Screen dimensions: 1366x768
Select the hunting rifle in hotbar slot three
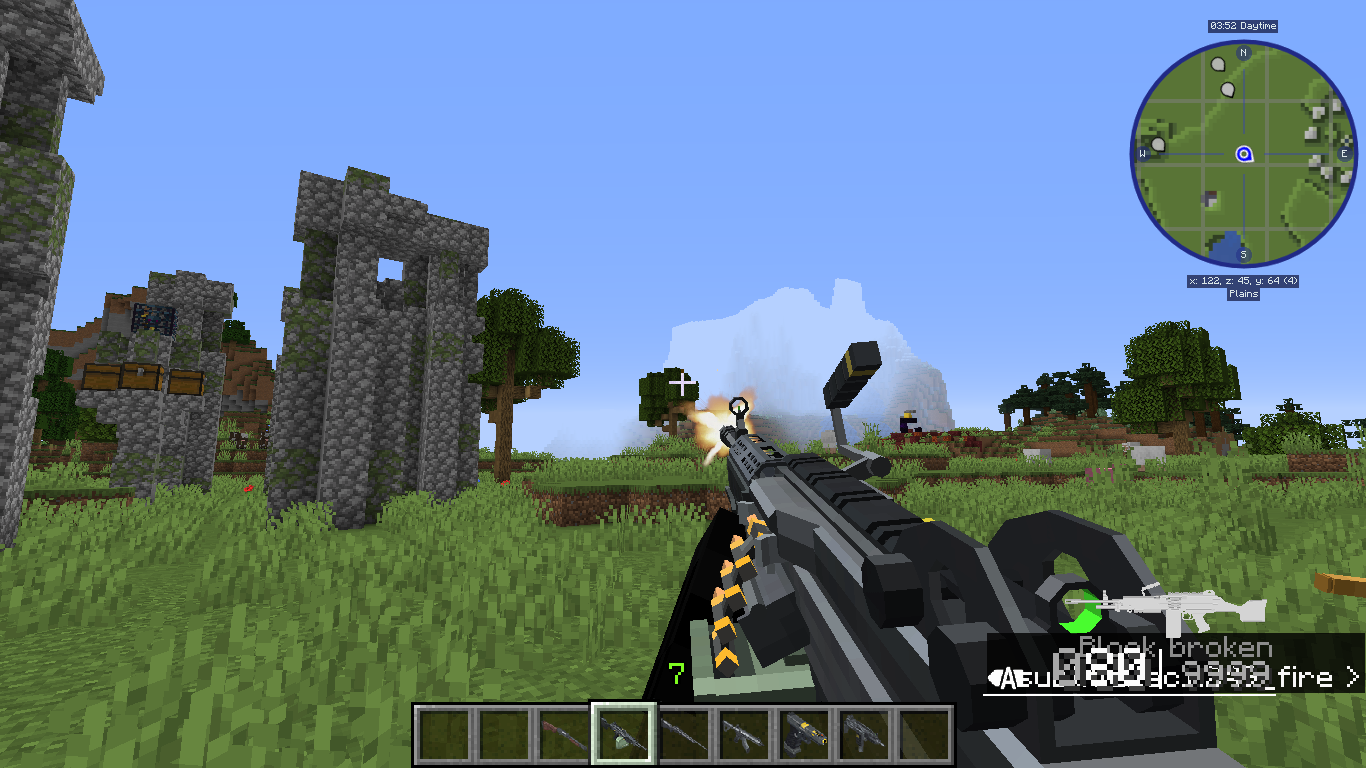click(x=560, y=733)
